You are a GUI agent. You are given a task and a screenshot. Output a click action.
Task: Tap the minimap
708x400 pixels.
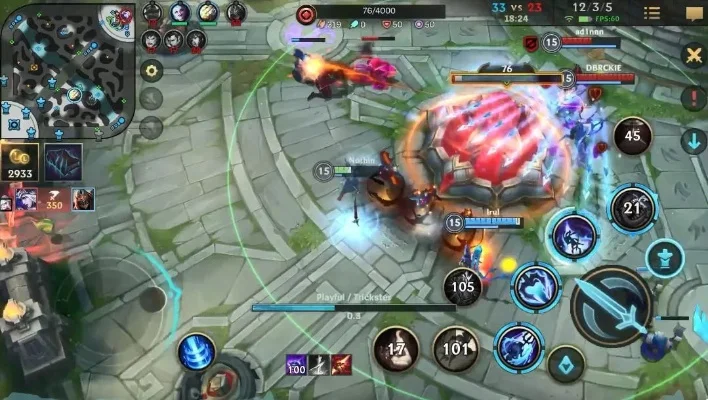(67, 70)
